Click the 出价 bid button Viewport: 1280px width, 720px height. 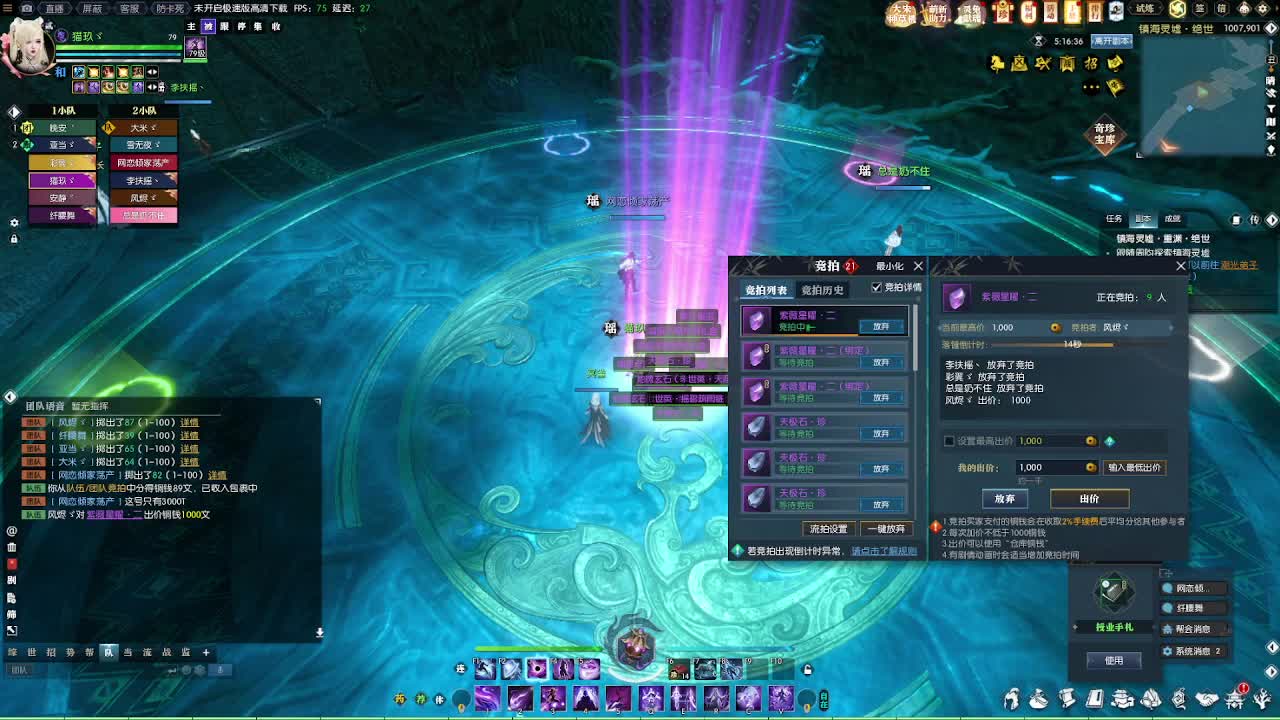pos(1091,499)
